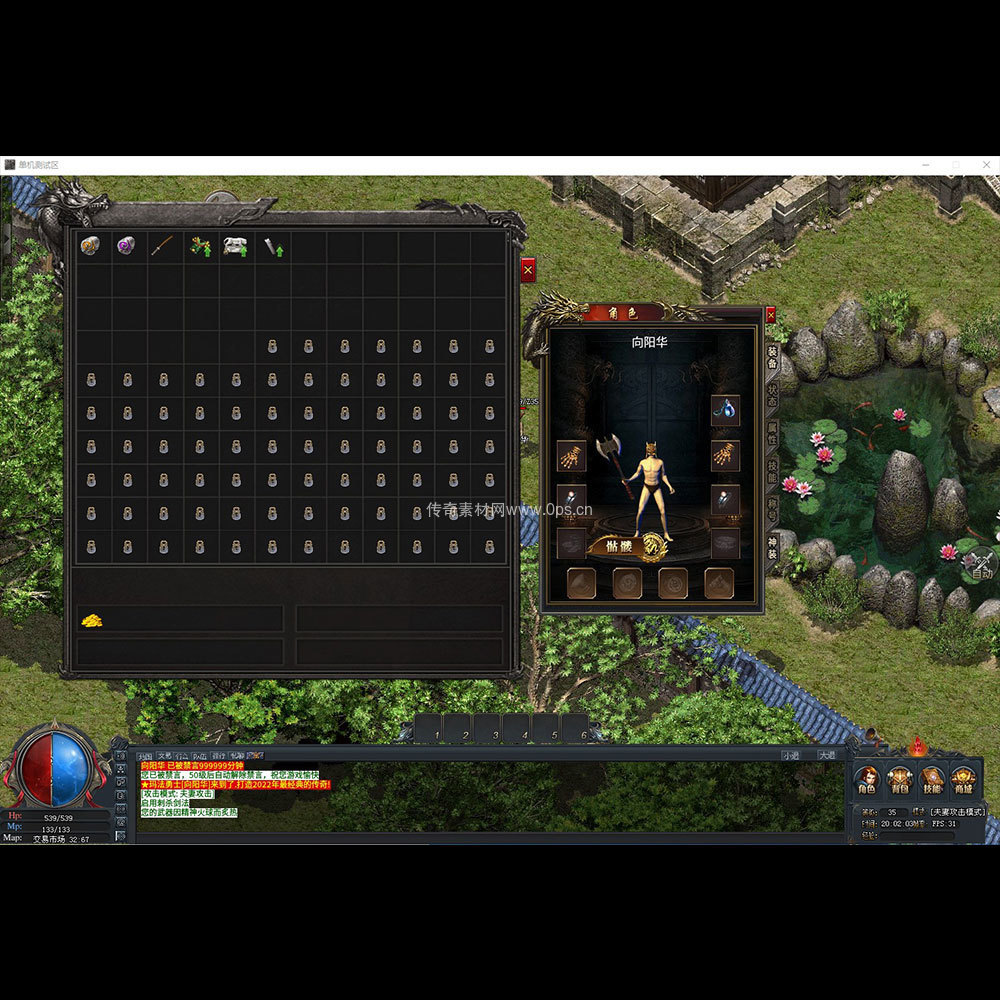Select the purple rune stone item
Viewport: 1000px width, 1000px height.
(126, 246)
